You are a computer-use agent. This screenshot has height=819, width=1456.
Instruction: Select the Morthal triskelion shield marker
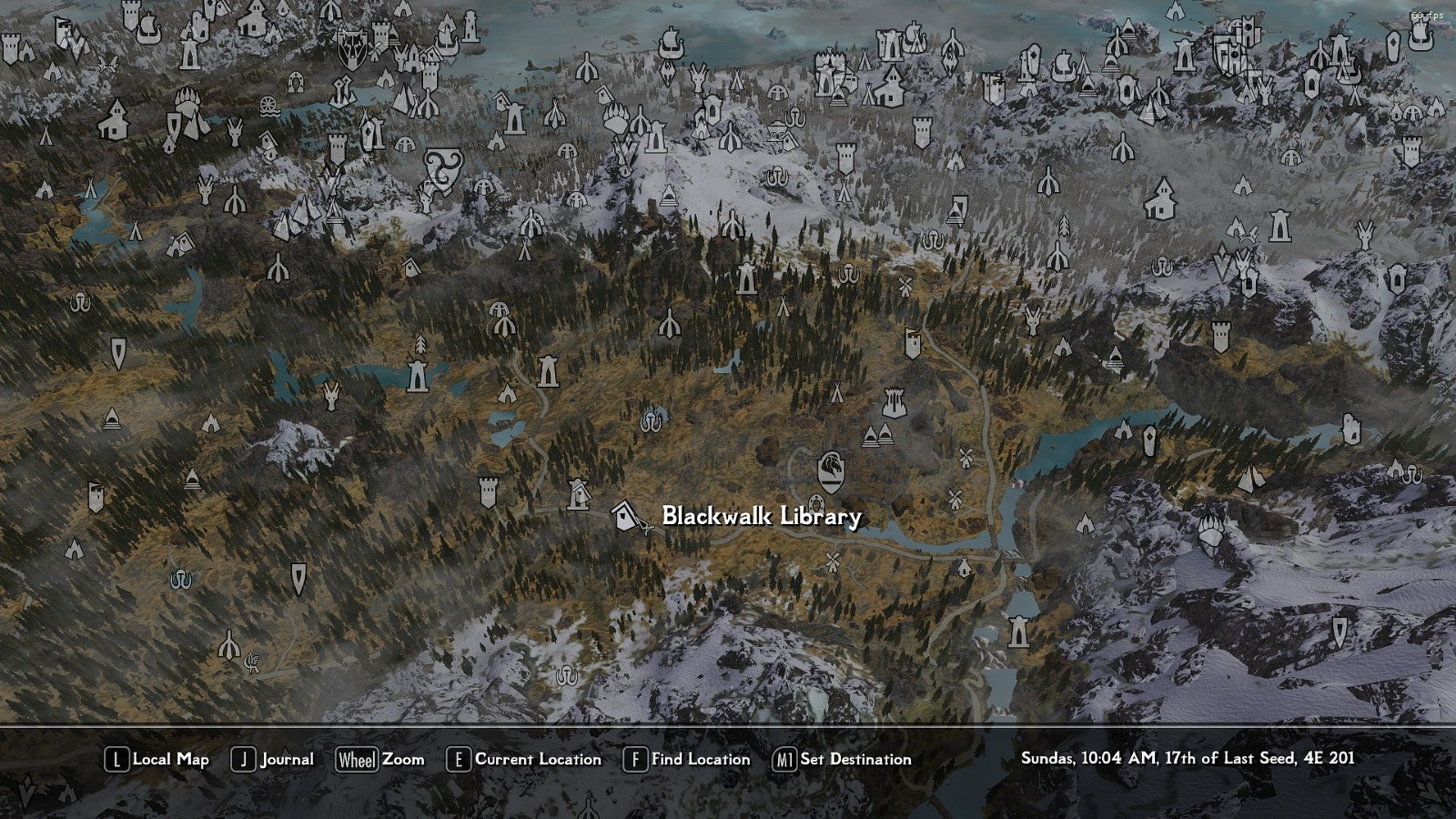443,168
